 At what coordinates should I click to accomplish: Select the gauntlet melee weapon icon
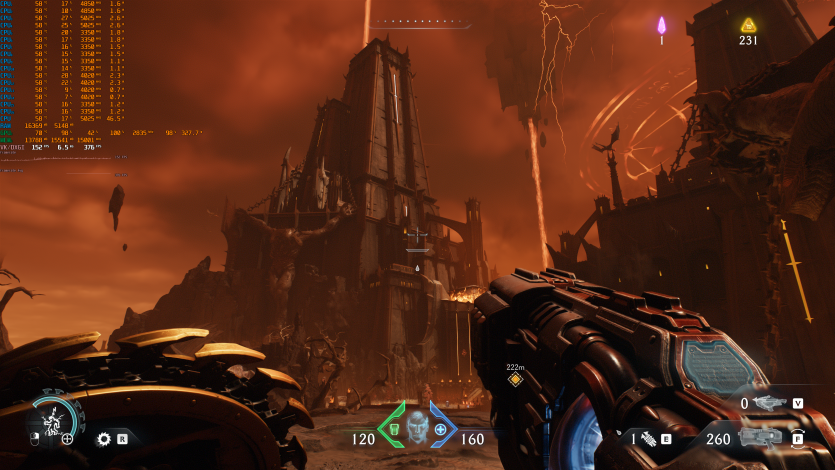click(647, 438)
